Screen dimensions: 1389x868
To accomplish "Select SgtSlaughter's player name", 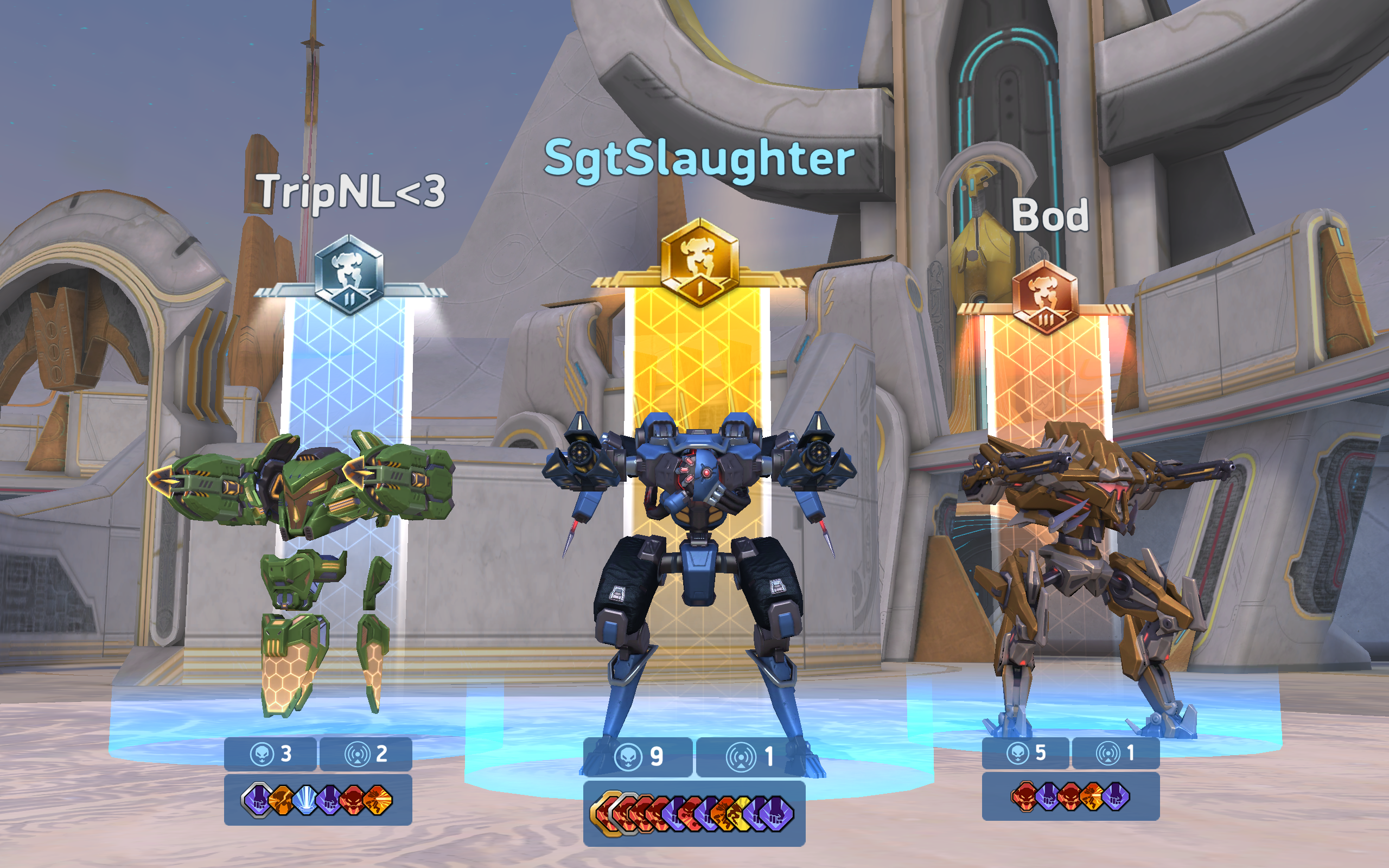I will pyautogui.click(x=698, y=158).
